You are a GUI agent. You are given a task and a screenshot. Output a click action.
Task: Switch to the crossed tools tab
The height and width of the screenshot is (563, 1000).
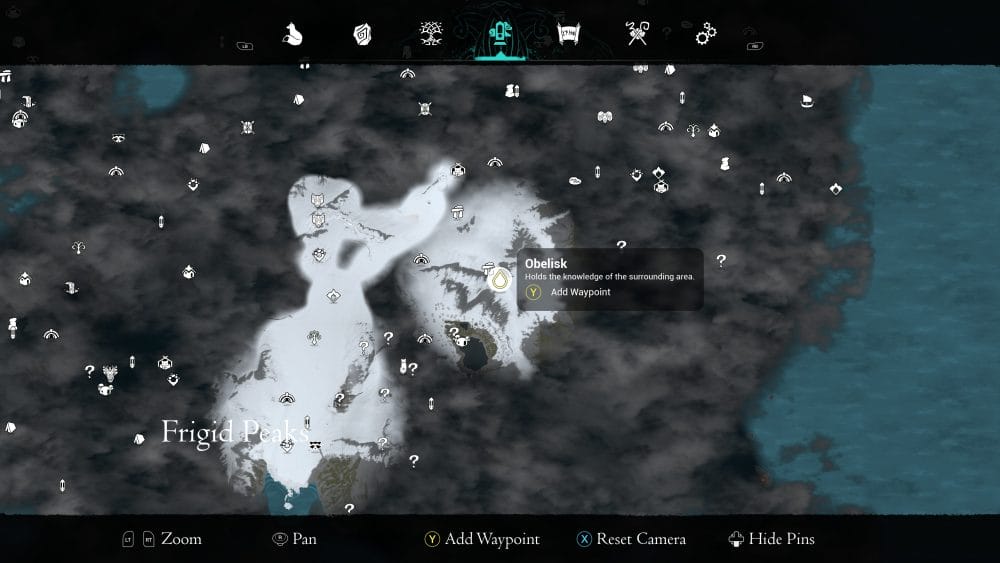pos(637,35)
